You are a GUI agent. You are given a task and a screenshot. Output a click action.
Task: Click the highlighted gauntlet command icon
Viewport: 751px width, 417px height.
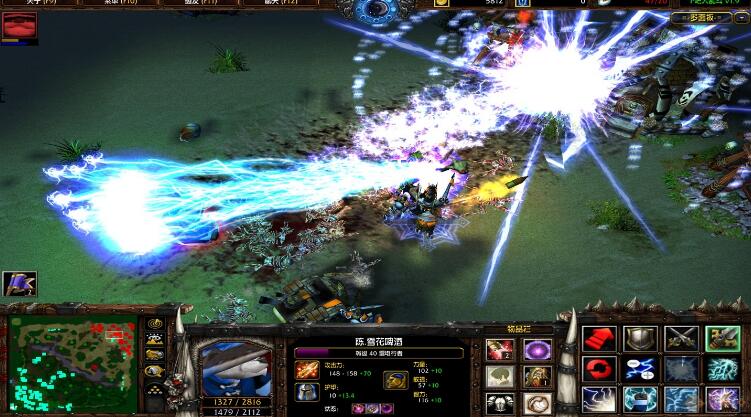[x=722, y=339]
